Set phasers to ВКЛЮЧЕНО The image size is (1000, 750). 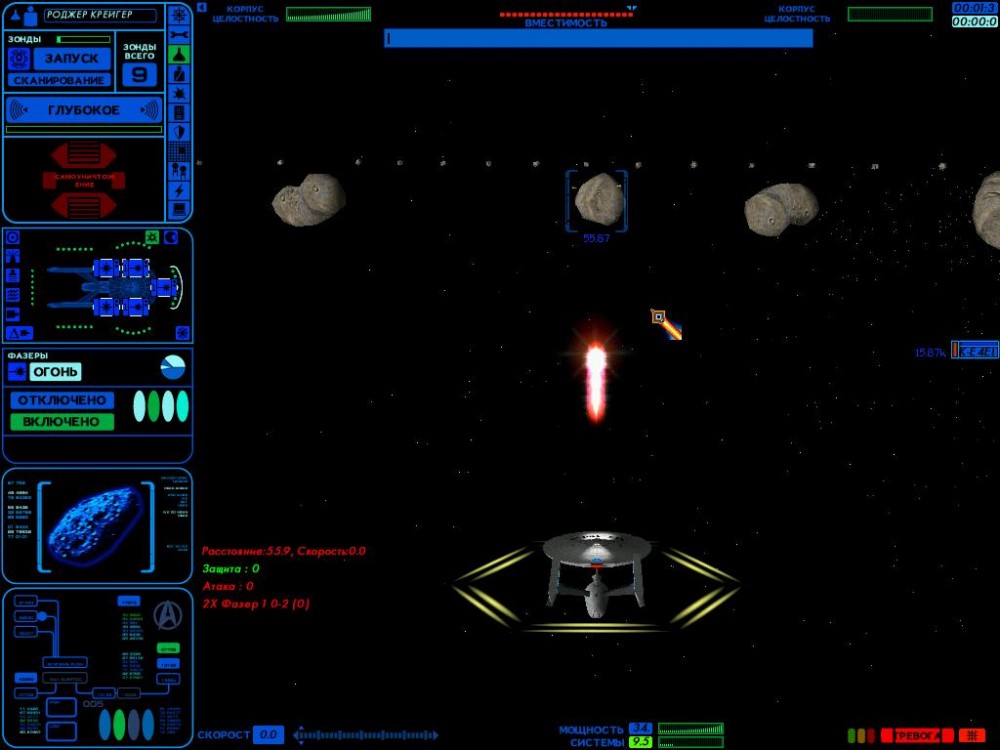click(62, 422)
